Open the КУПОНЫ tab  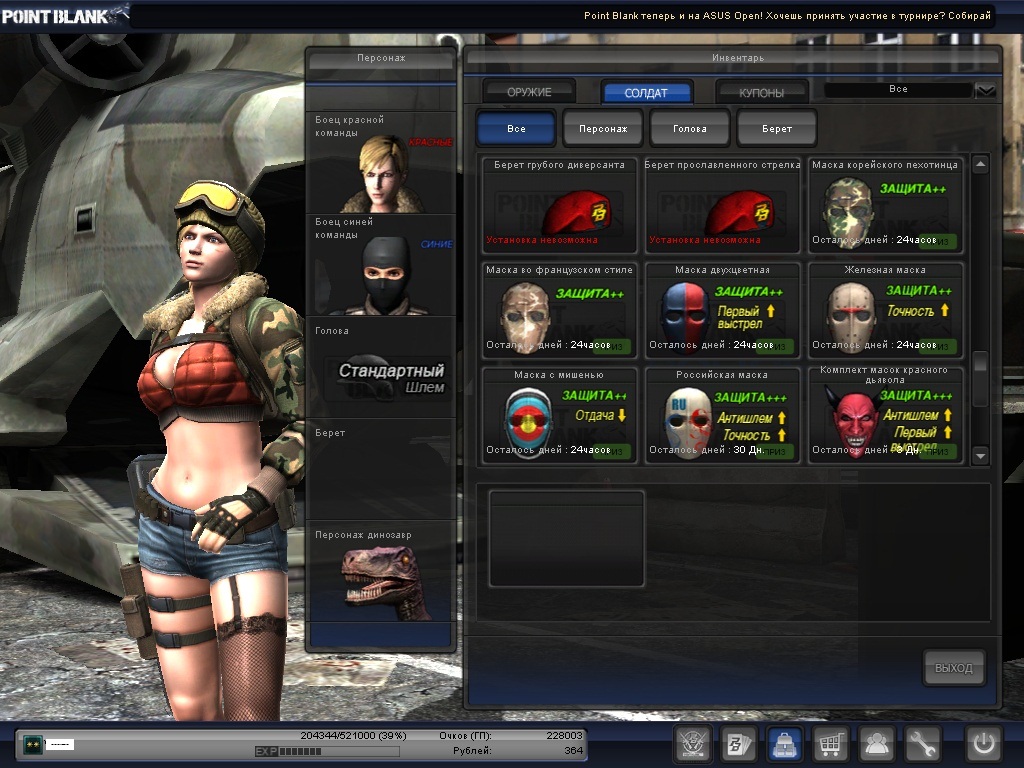point(761,92)
